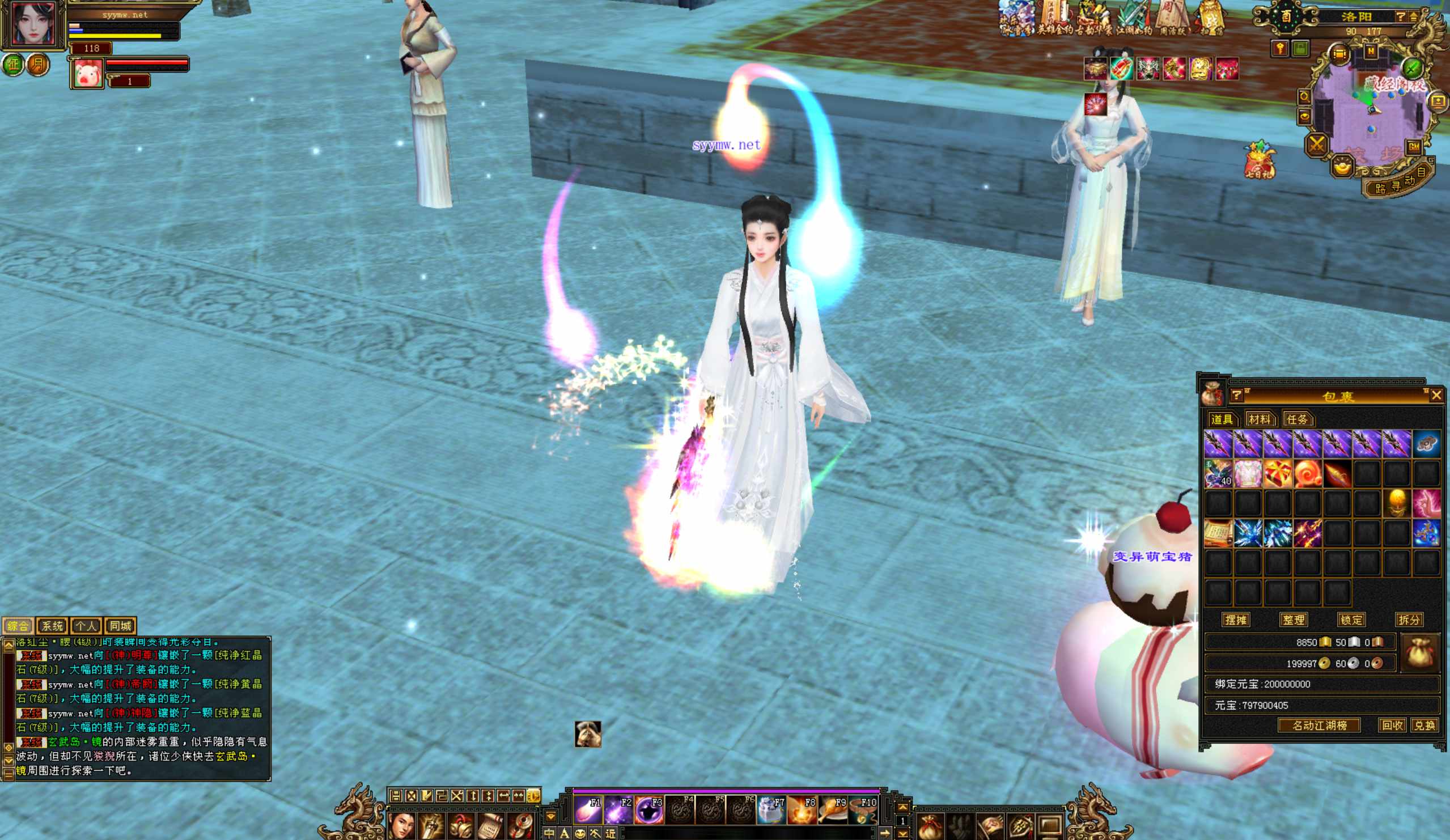The width and height of the screenshot is (1450, 840).
Task: Switch chat to the 系统 tab
Action: click(52, 626)
